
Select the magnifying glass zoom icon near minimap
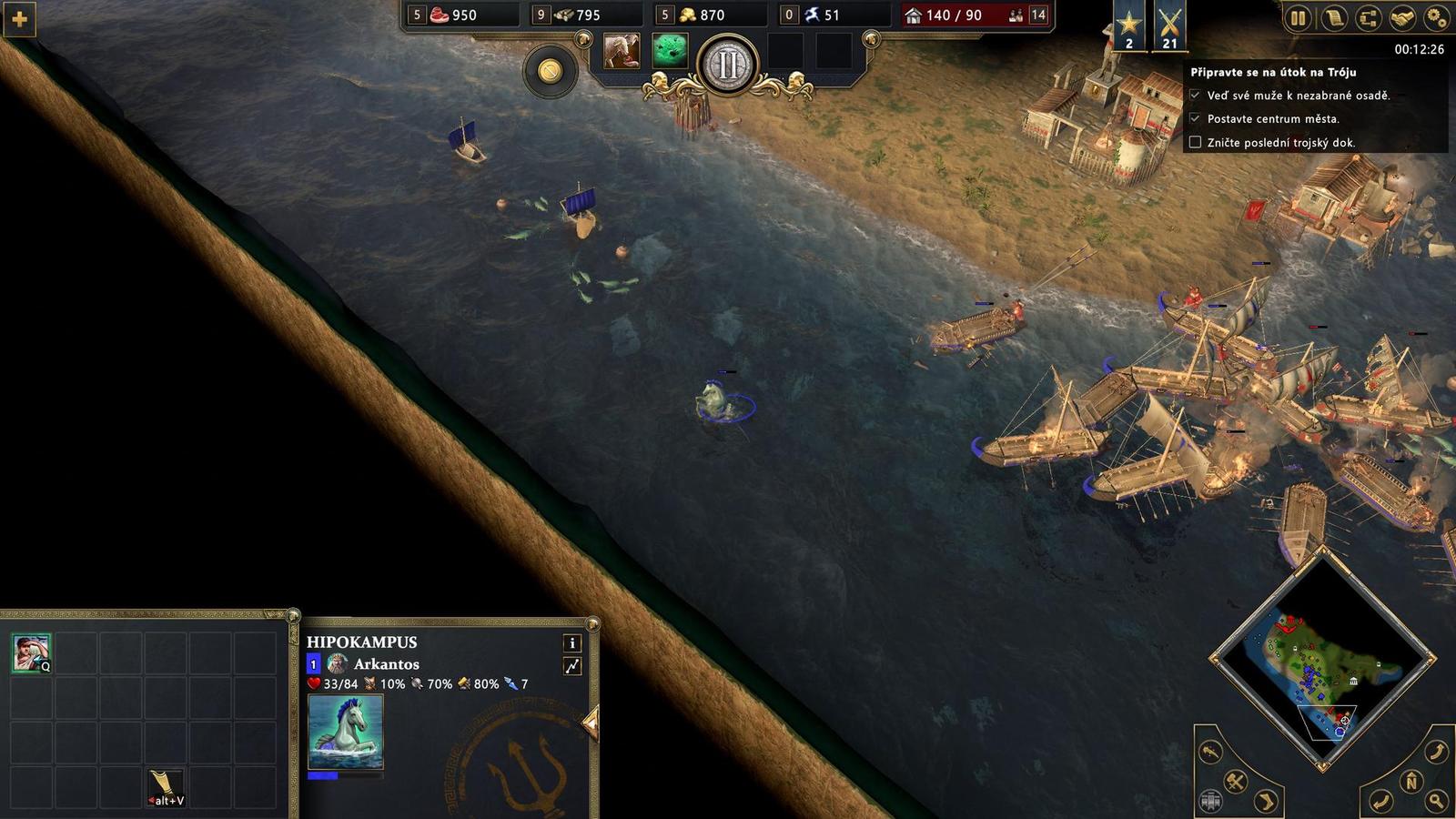tap(1436, 800)
